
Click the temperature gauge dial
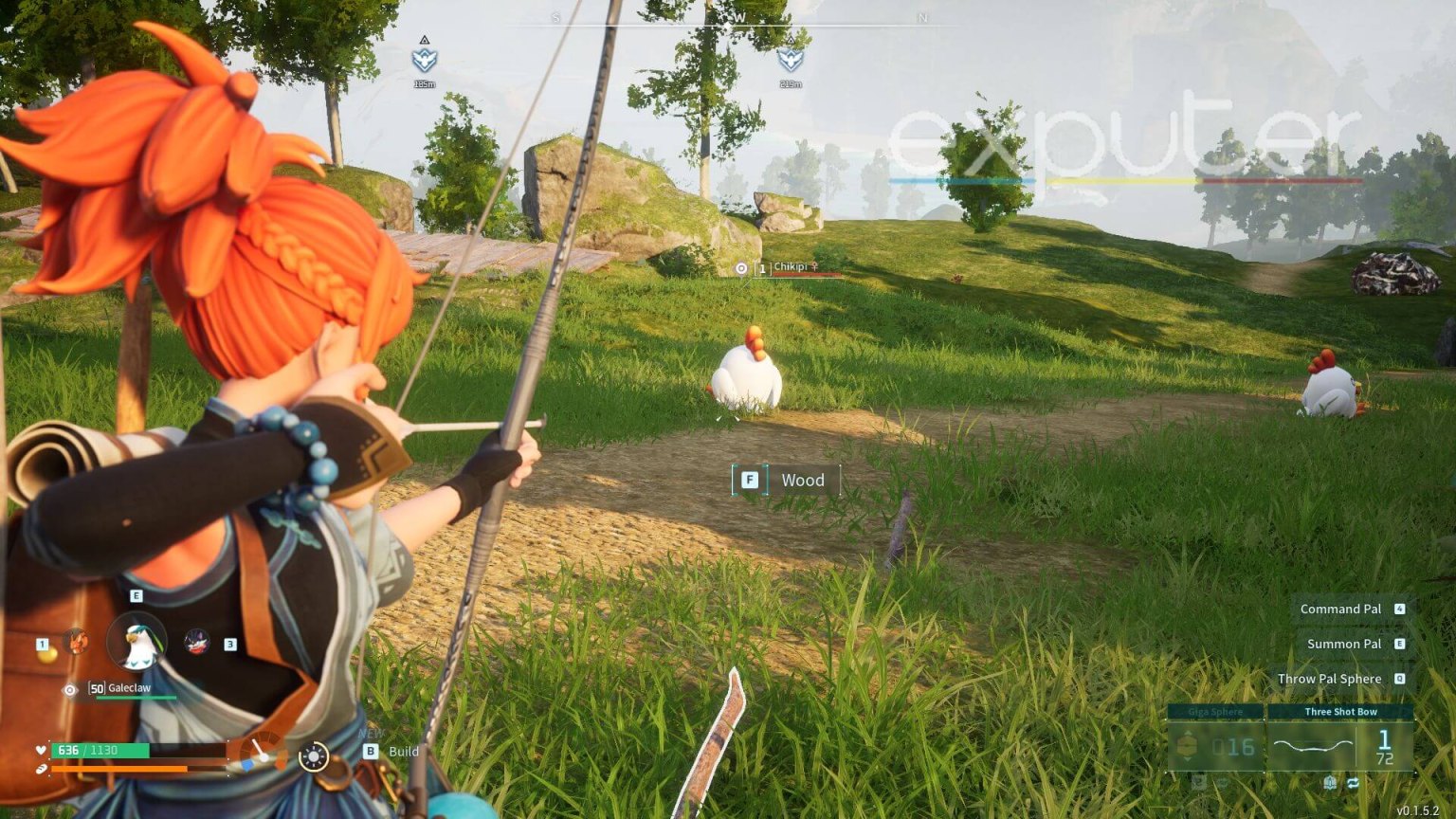[x=259, y=754]
